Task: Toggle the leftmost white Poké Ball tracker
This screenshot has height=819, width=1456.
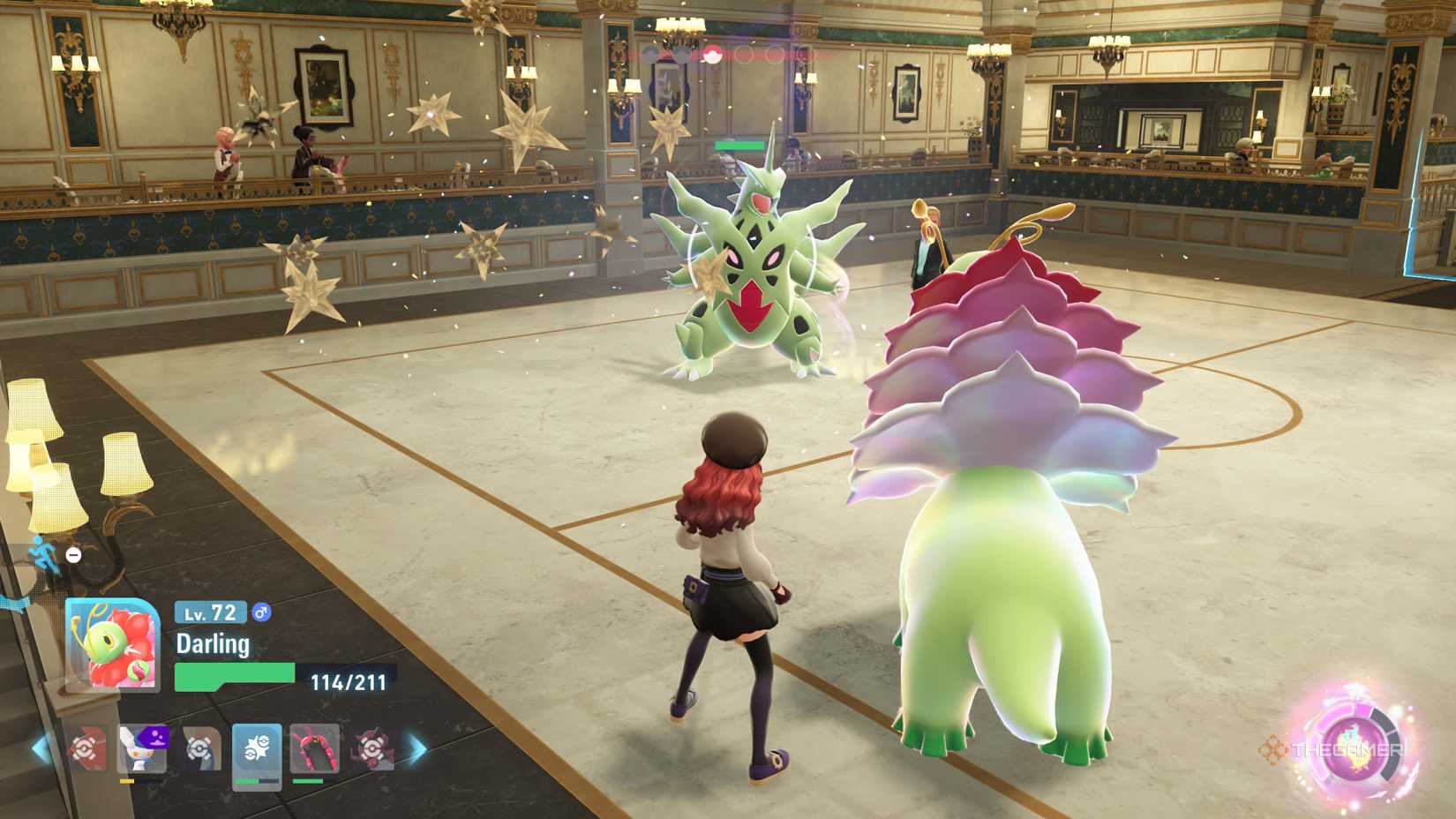Action: click(651, 53)
